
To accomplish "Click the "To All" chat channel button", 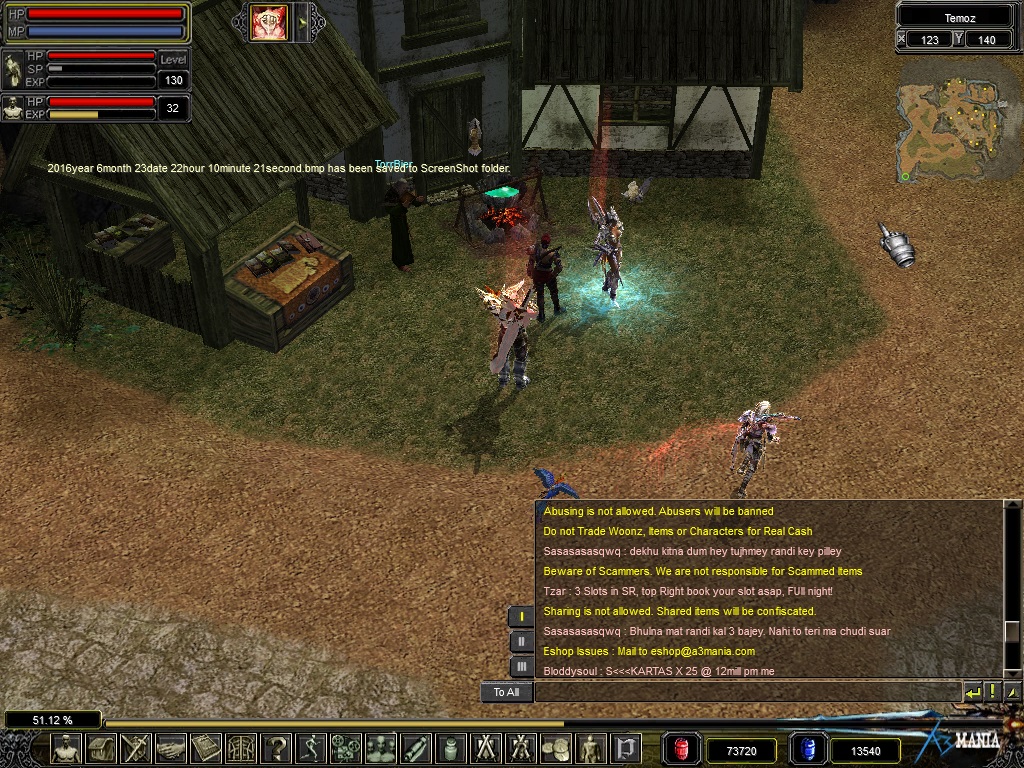I will [x=506, y=692].
